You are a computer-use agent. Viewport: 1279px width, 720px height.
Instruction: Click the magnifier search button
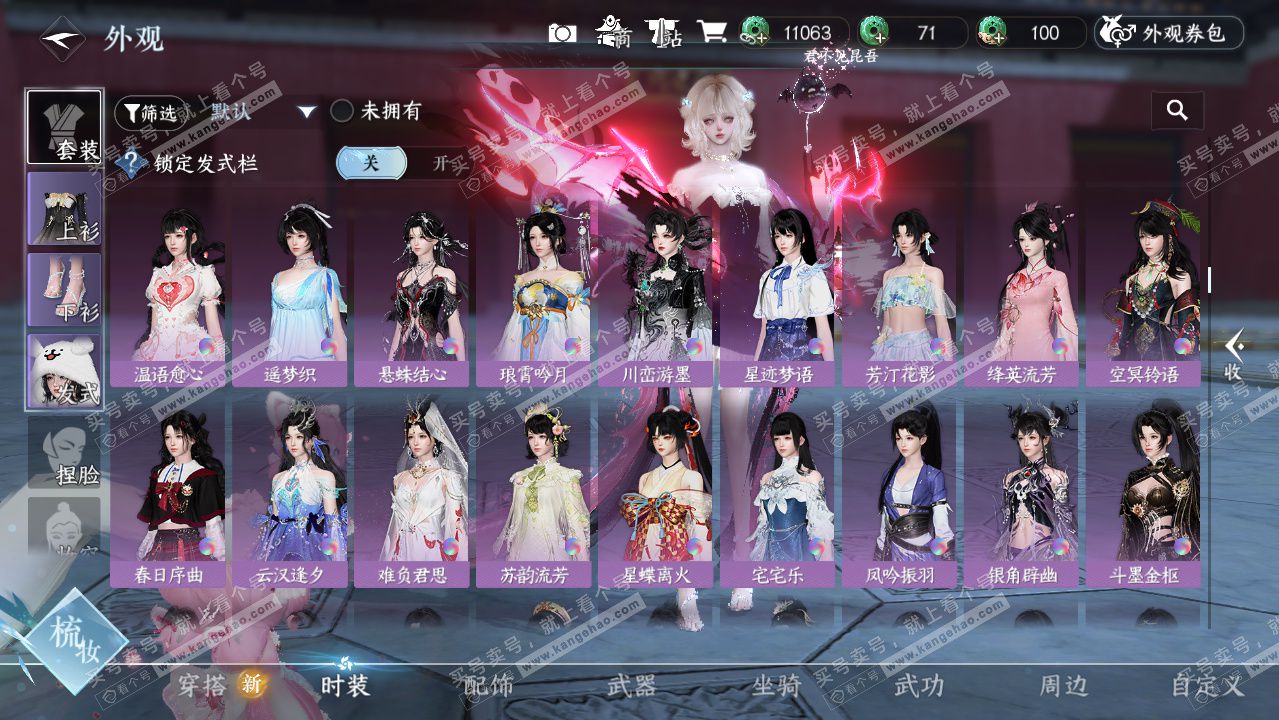point(1177,111)
